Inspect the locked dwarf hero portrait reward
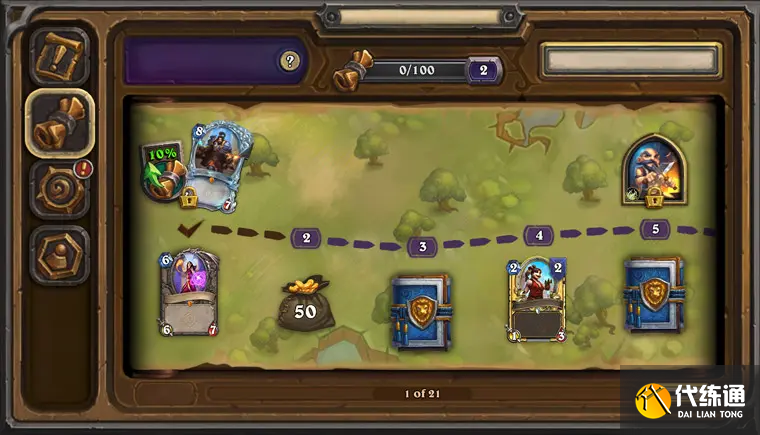This screenshot has width=760, height=435. tap(654, 167)
